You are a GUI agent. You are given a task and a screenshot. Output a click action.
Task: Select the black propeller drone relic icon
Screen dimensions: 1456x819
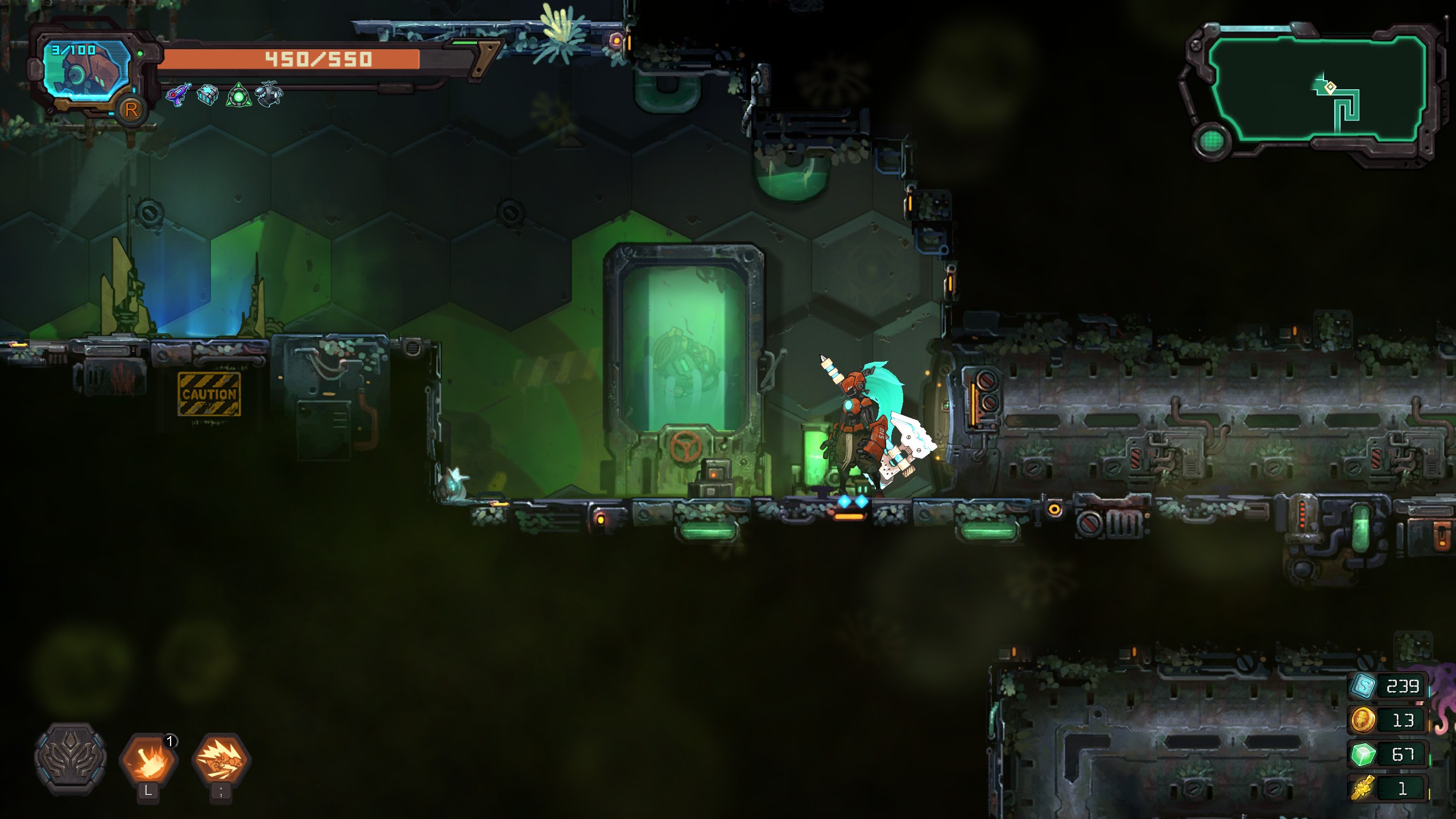pyautogui.click(x=268, y=94)
